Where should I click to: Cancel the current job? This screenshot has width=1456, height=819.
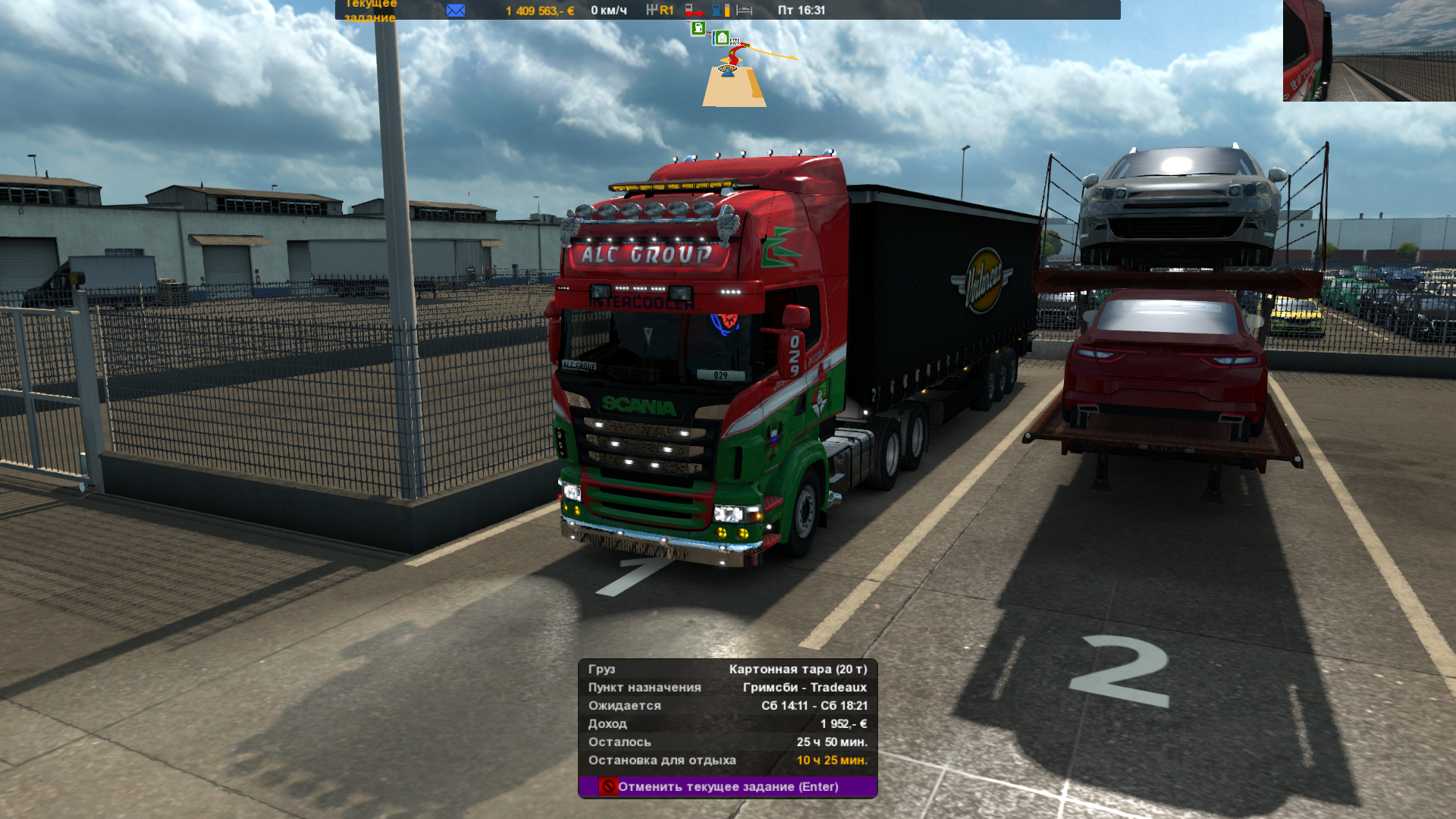click(x=727, y=786)
